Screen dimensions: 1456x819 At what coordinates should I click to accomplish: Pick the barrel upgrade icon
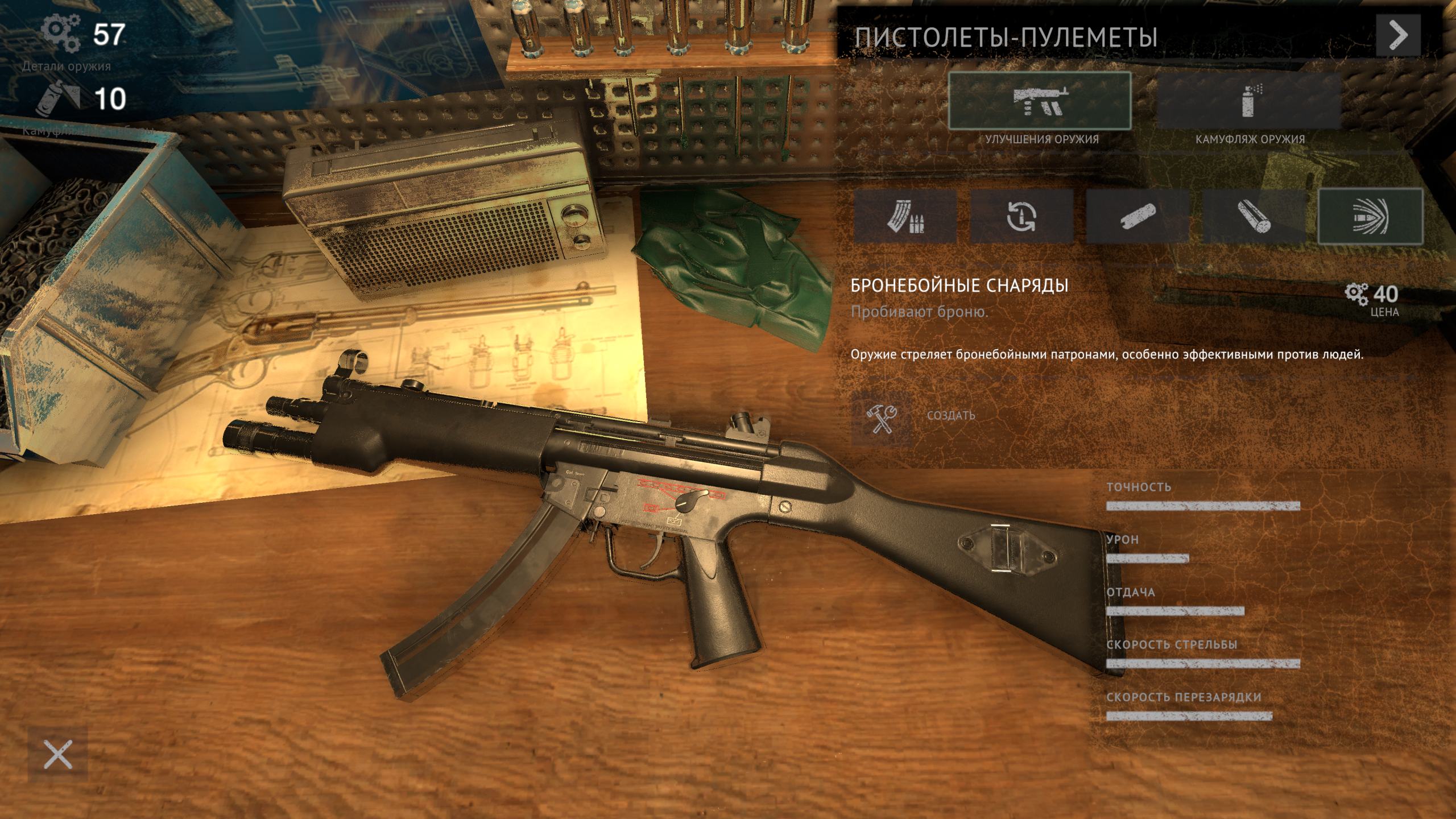coord(1254,217)
